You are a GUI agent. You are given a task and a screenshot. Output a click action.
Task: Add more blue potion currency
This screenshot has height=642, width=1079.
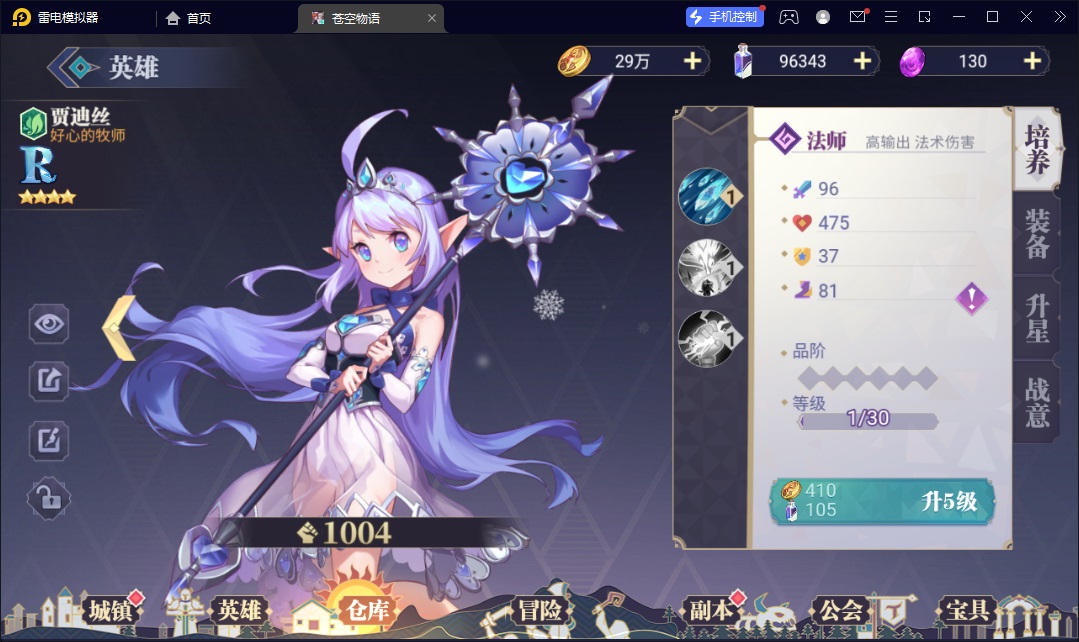862,61
